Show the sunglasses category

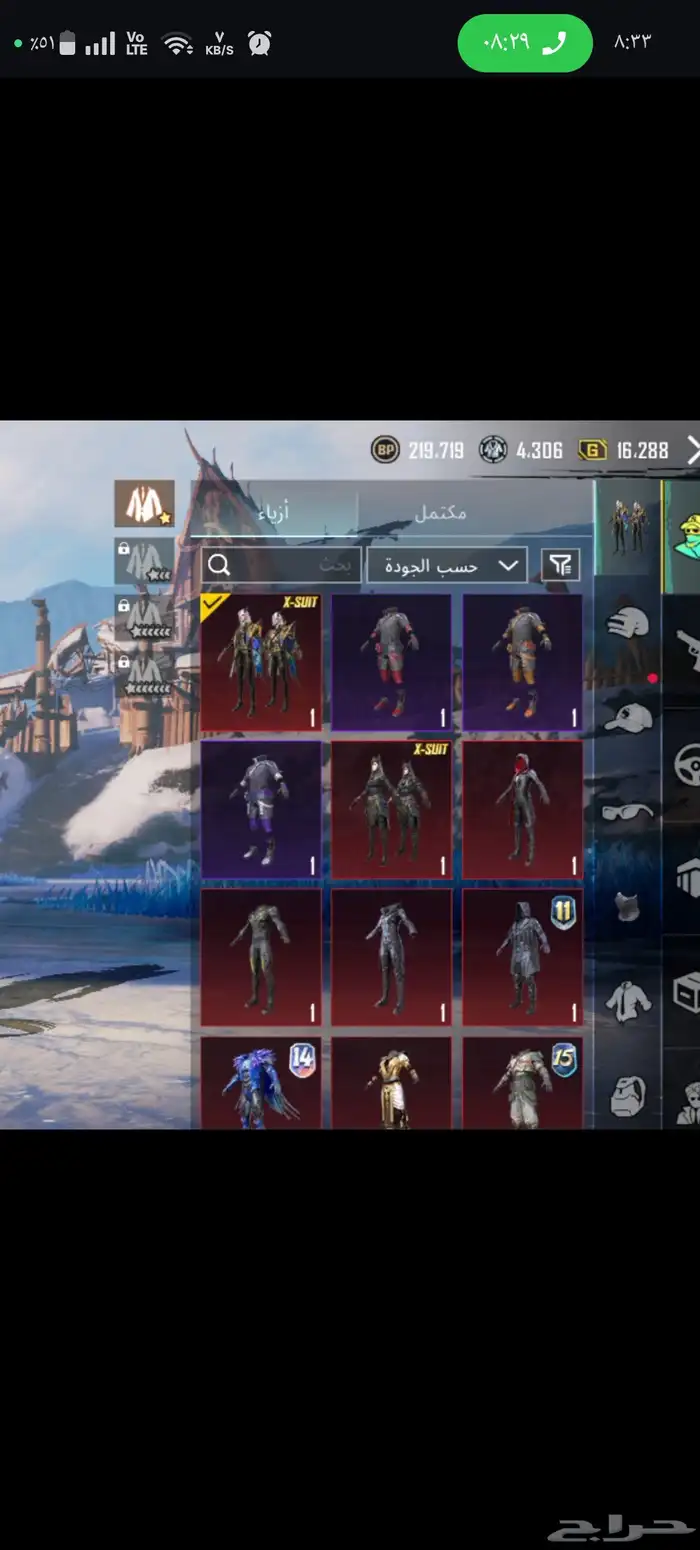[x=628, y=811]
